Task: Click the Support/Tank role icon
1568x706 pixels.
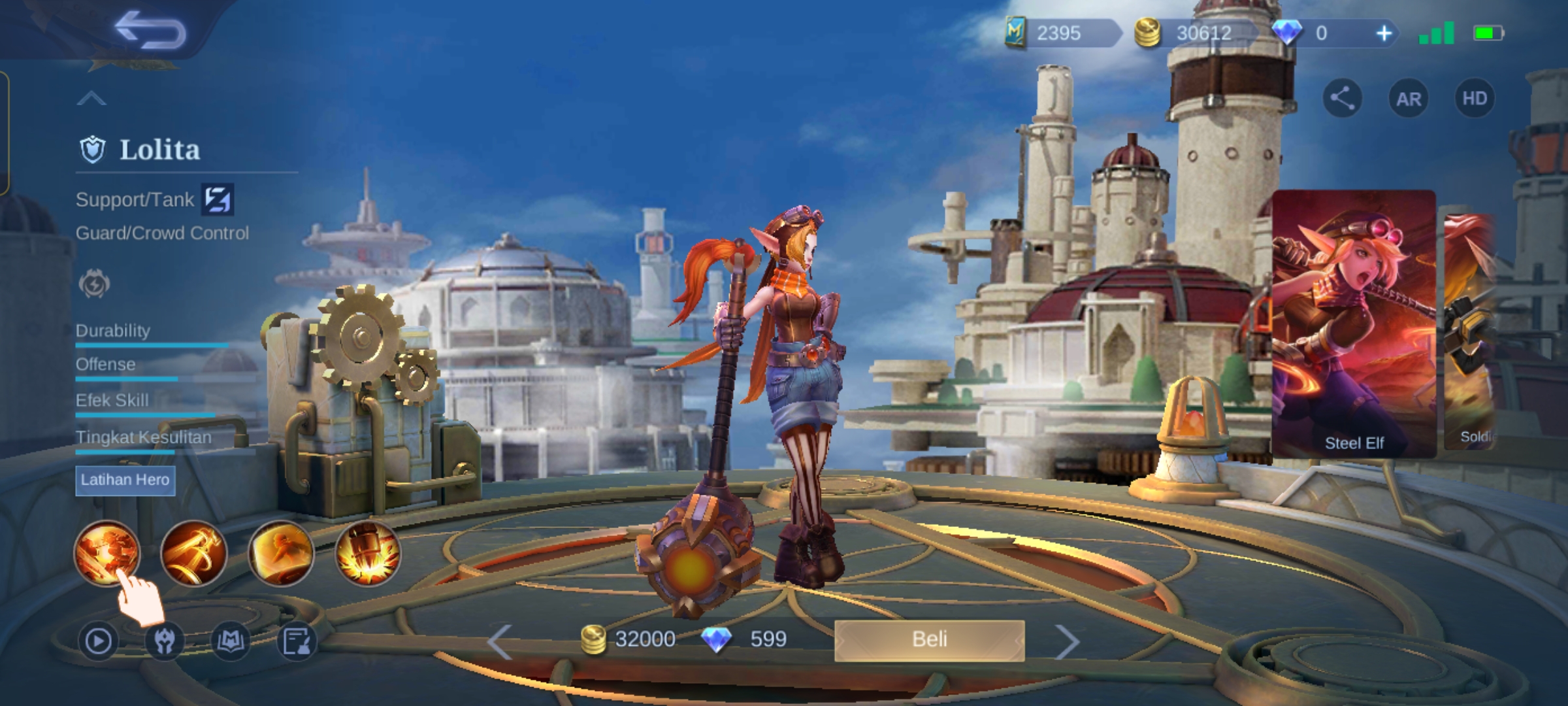Action: (218, 199)
